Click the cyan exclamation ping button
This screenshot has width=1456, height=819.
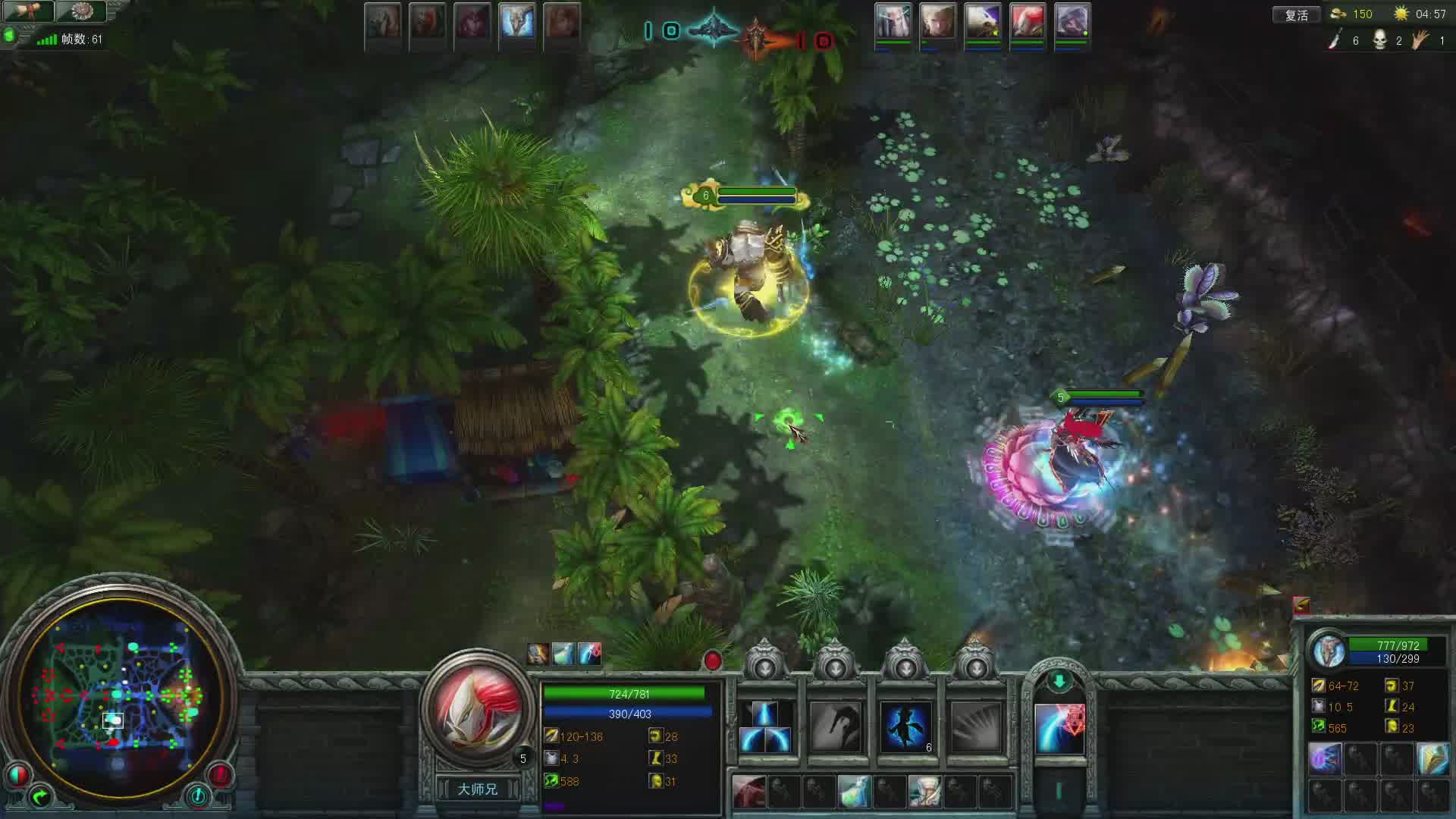coord(197,796)
